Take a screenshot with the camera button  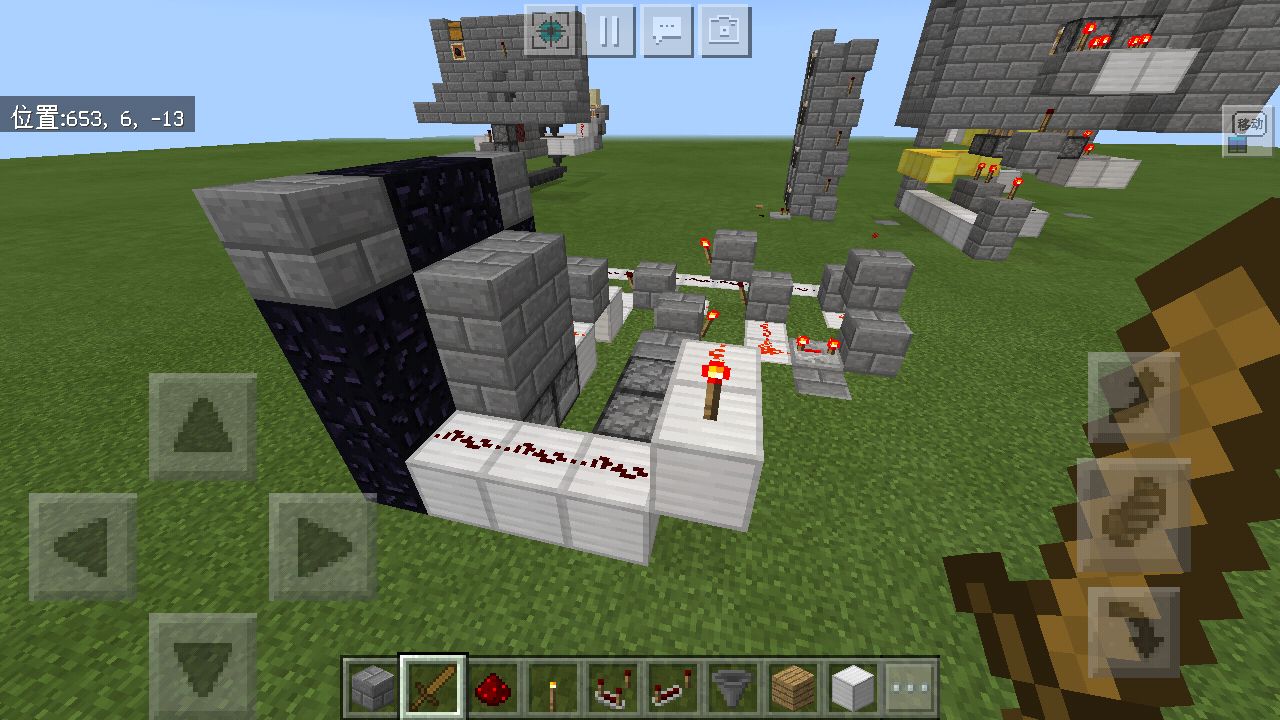click(725, 31)
